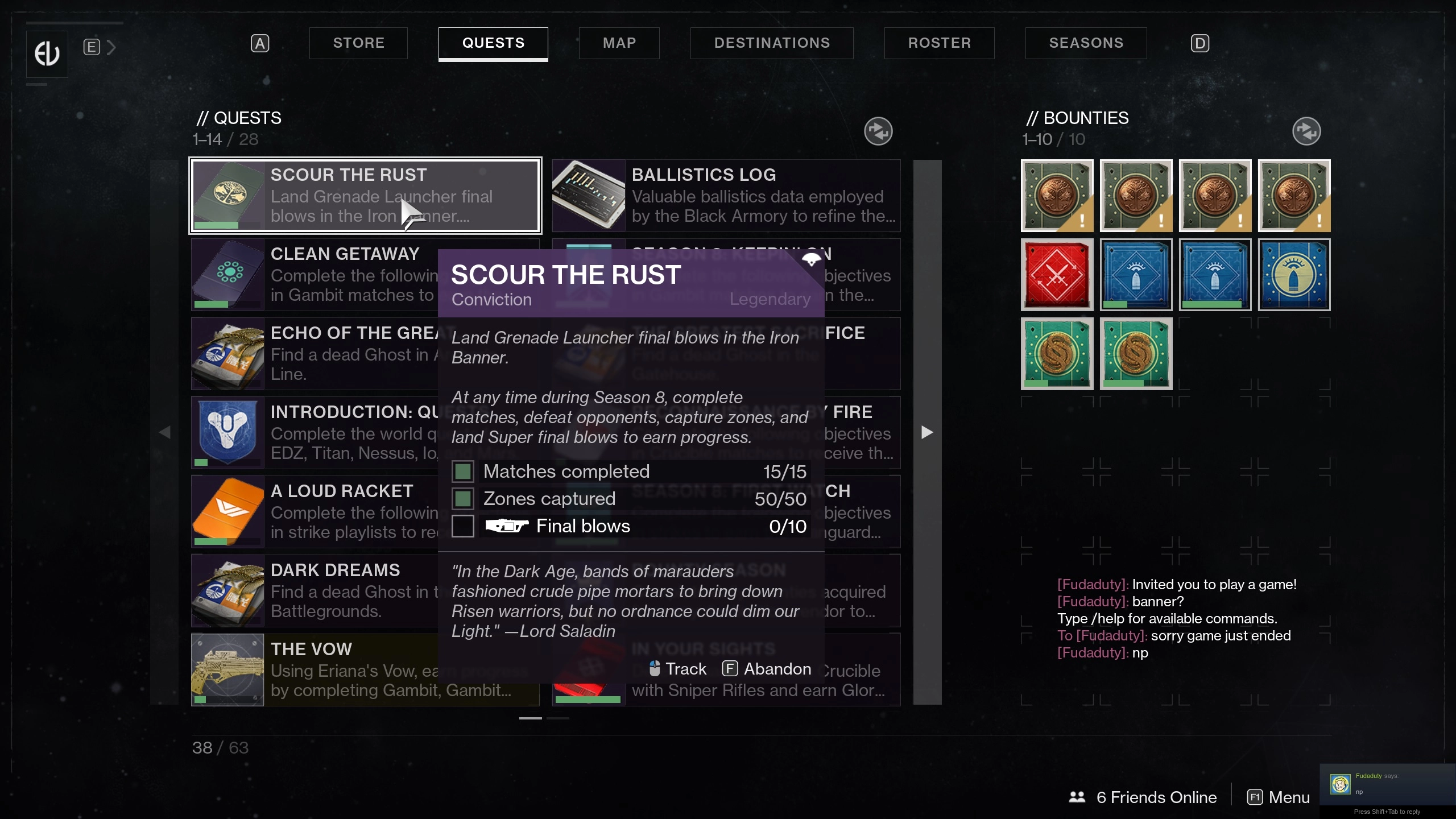Go to next quests page arrow
Screen dimensions: 1456x819
point(927,432)
